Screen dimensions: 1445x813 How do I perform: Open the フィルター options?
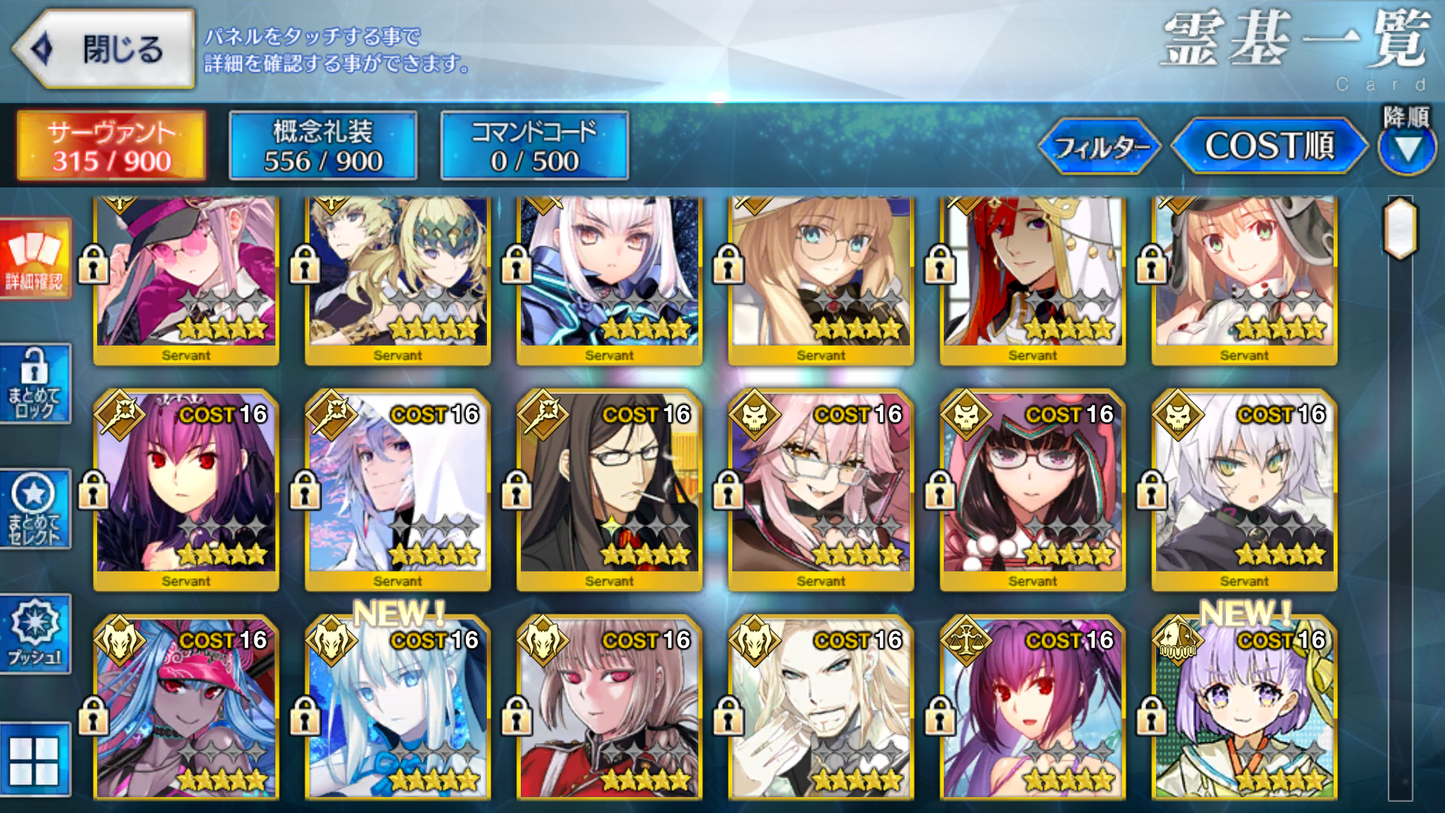click(1100, 147)
